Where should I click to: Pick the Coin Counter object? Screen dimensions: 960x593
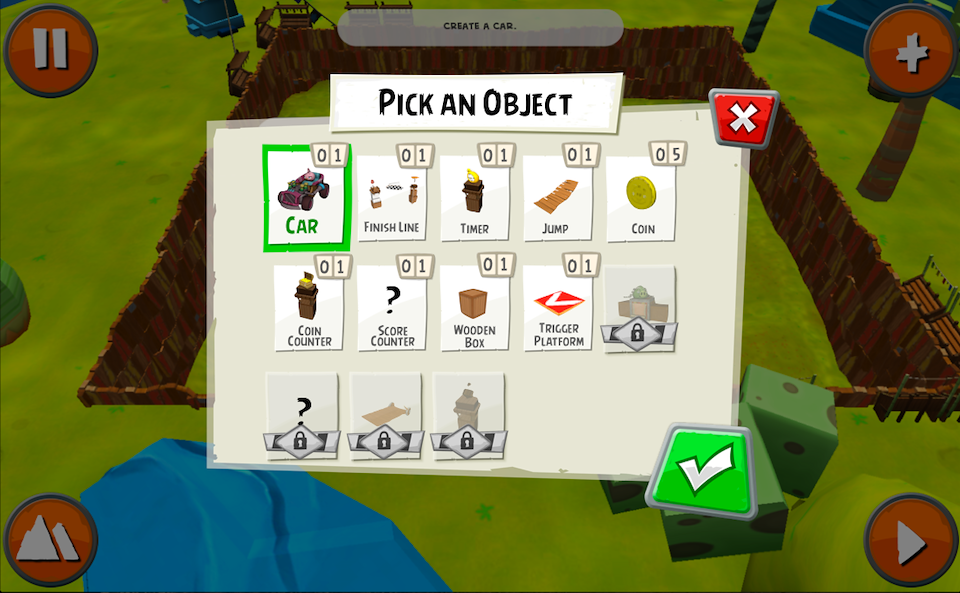pyautogui.click(x=309, y=309)
